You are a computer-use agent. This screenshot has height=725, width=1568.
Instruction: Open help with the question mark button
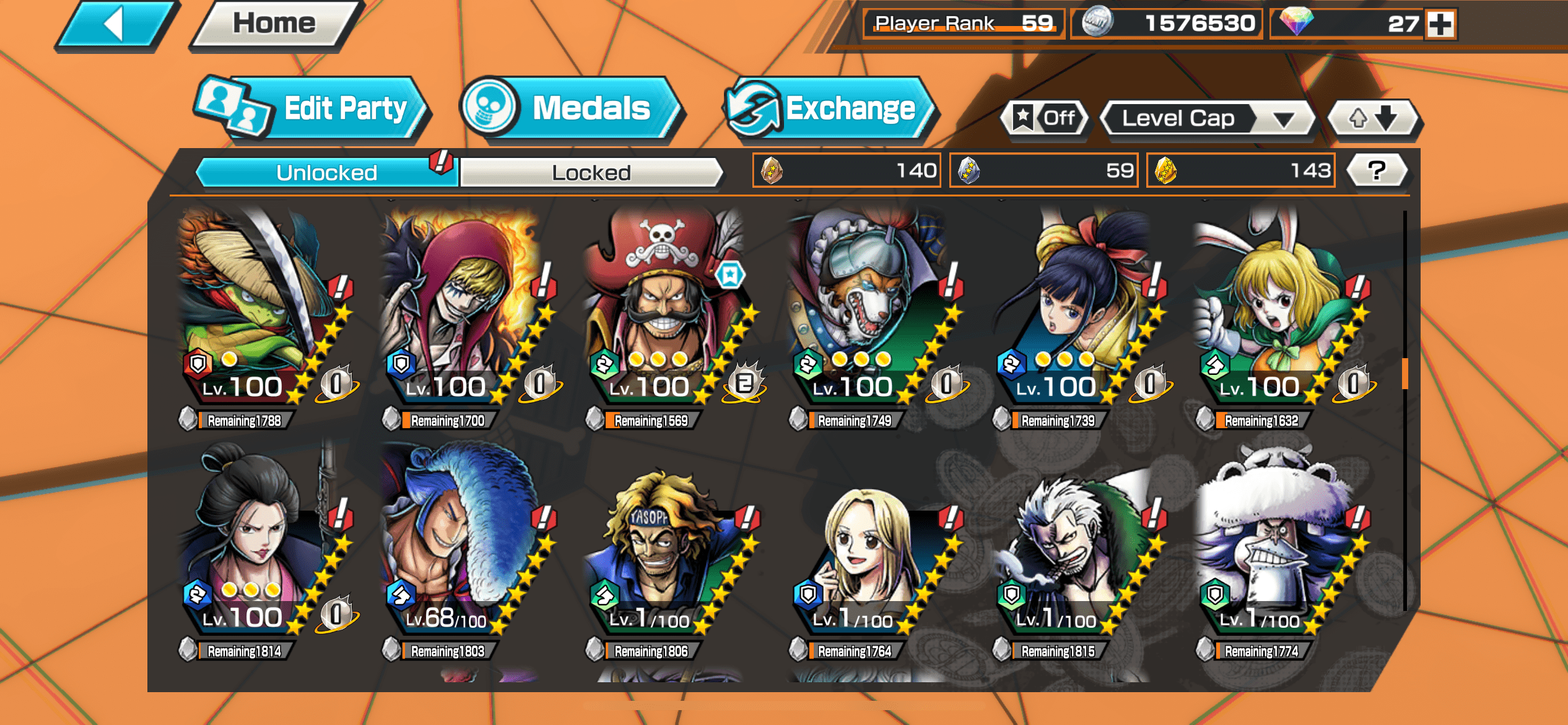pyautogui.click(x=1377, y=170)
